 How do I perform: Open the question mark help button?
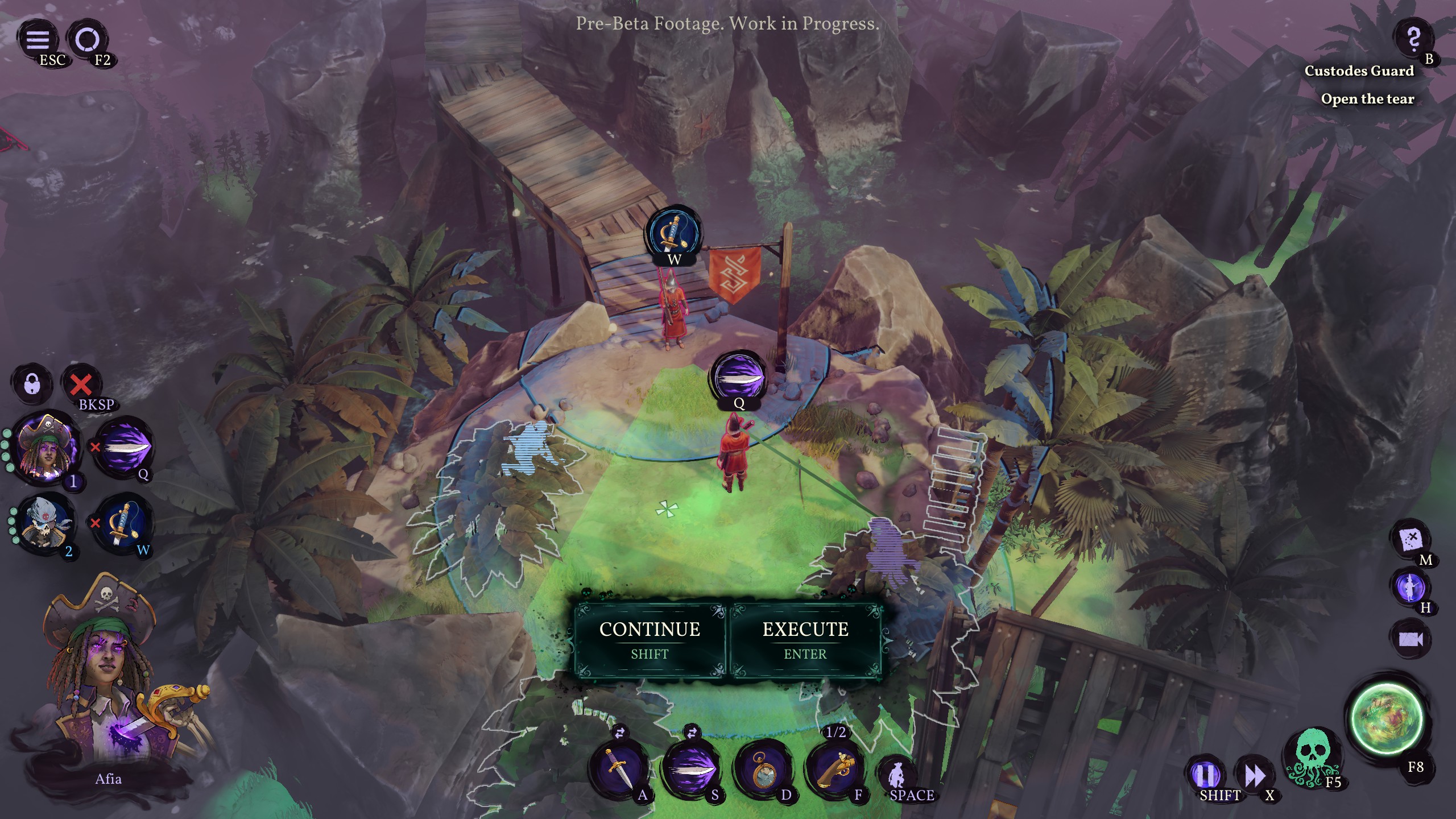pos(1413,39)
